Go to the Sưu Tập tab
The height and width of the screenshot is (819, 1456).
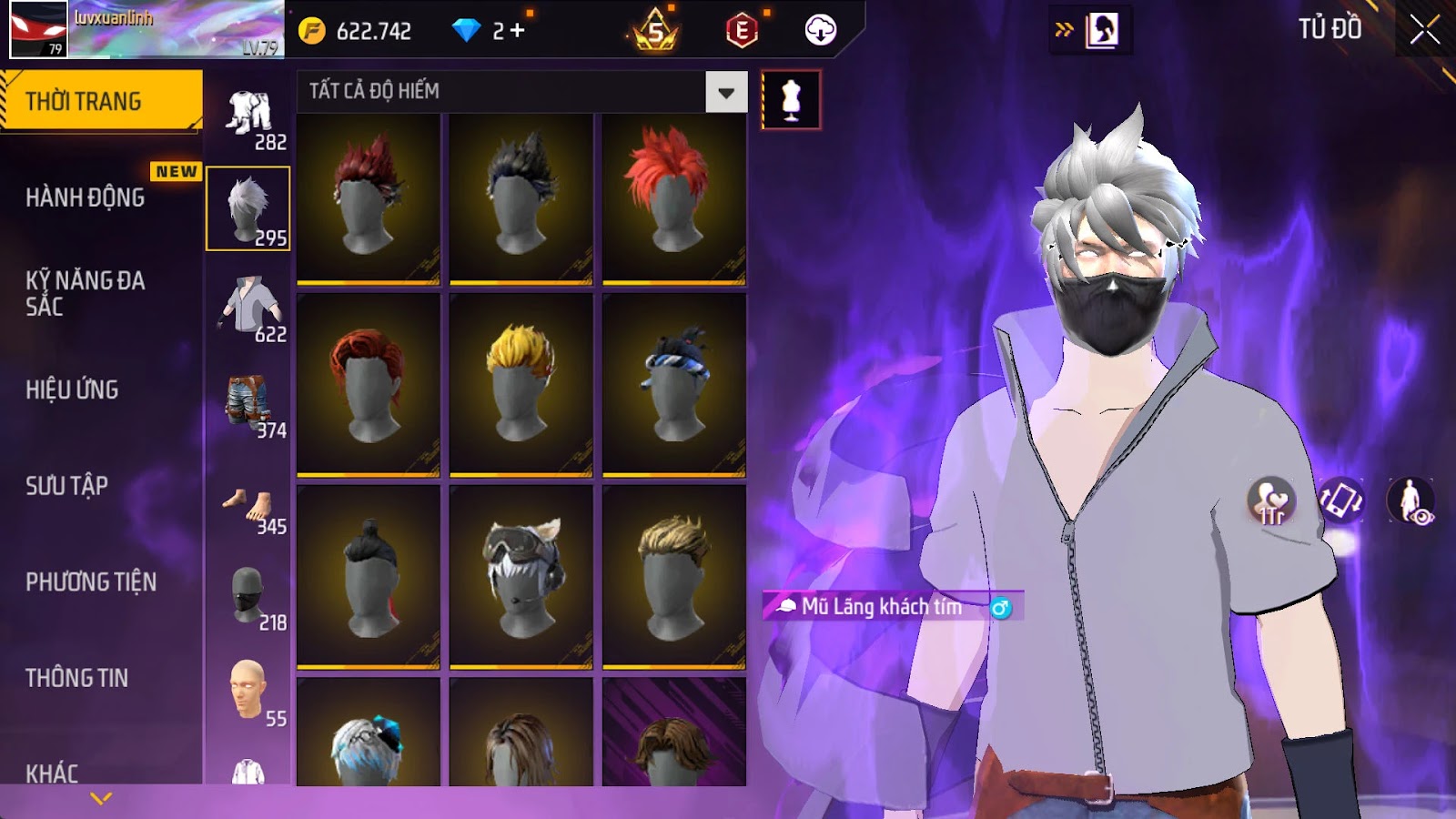tap(66, 486)
